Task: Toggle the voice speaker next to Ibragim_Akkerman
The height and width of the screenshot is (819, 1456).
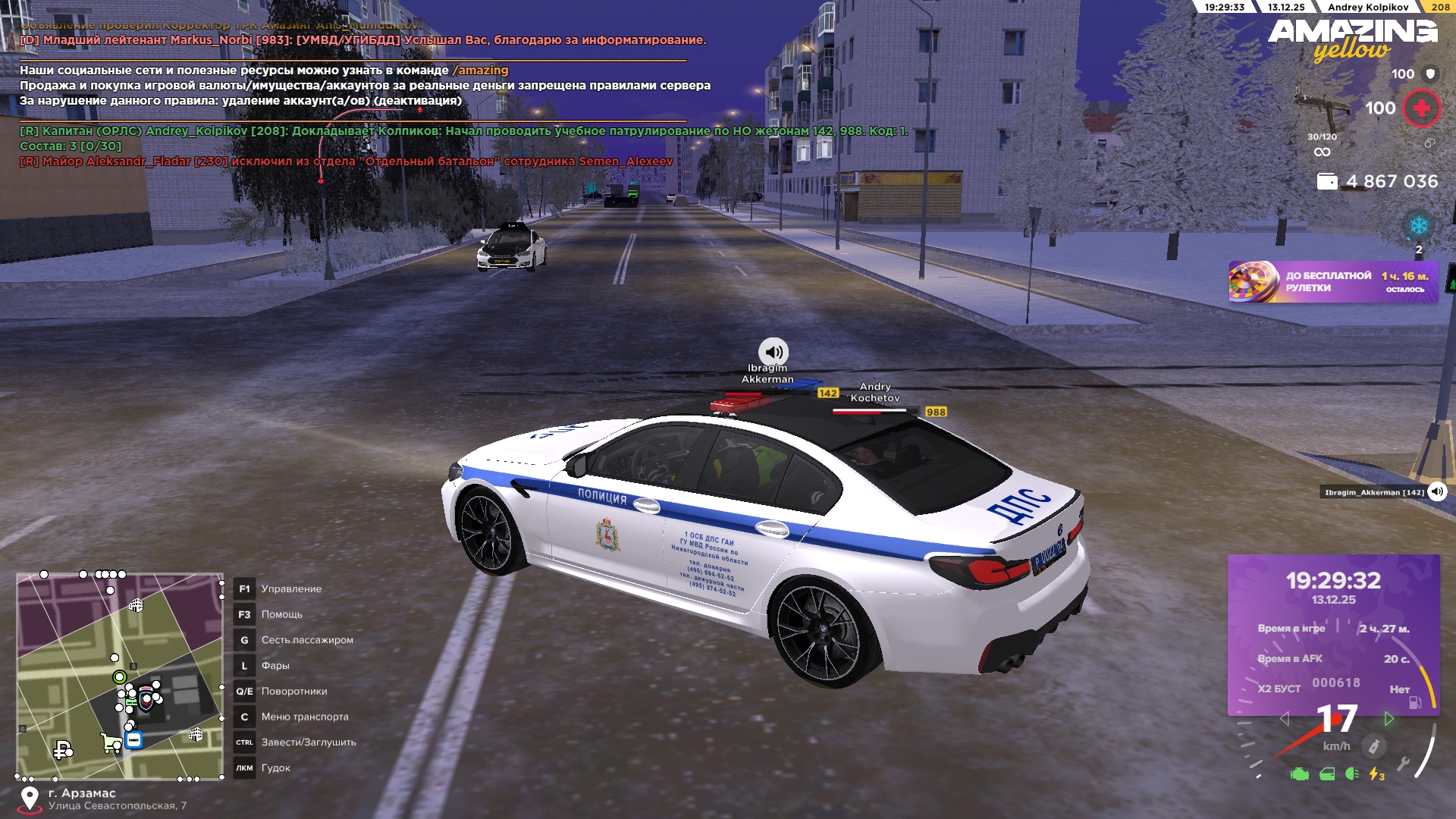Action: (1437, 491)
